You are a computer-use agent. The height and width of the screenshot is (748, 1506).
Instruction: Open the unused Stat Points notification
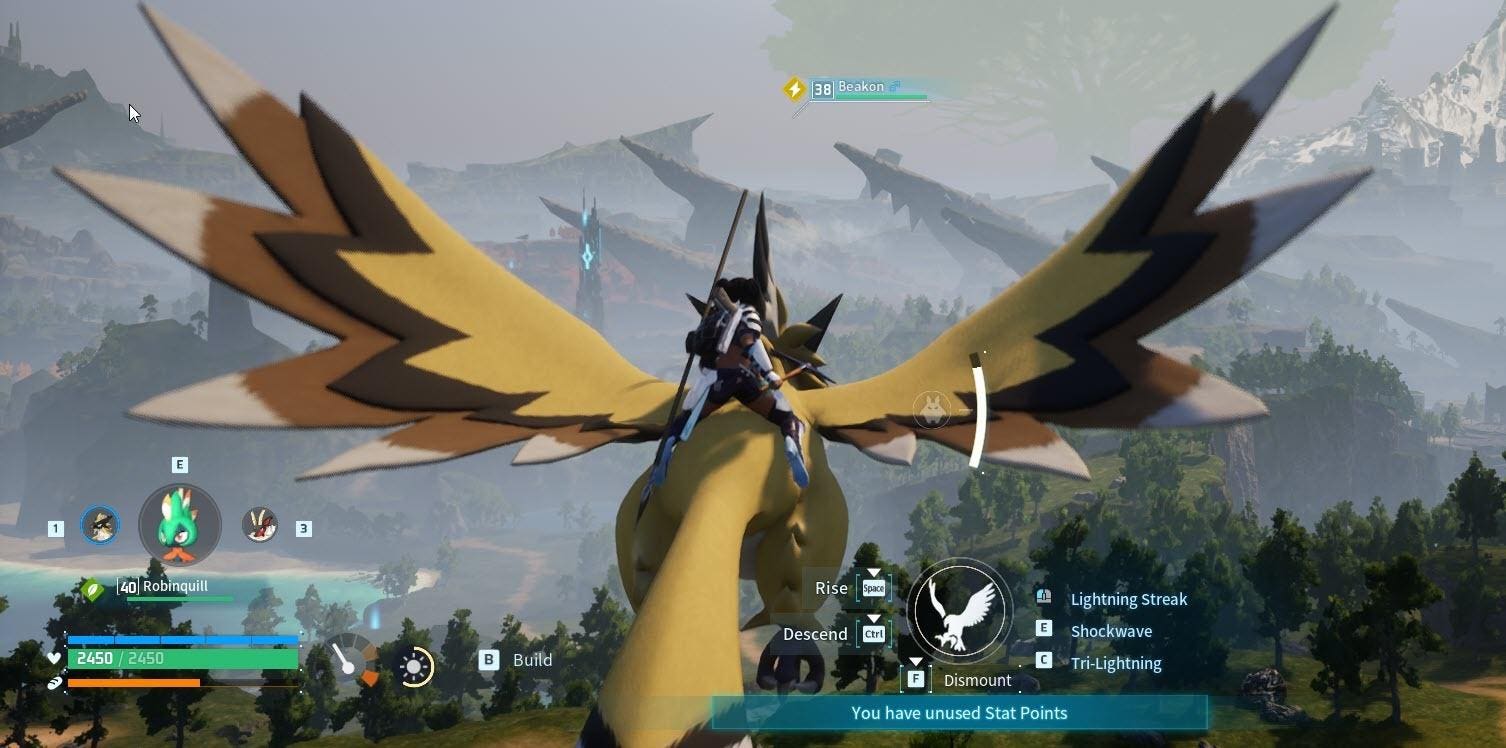pos(959,713)
